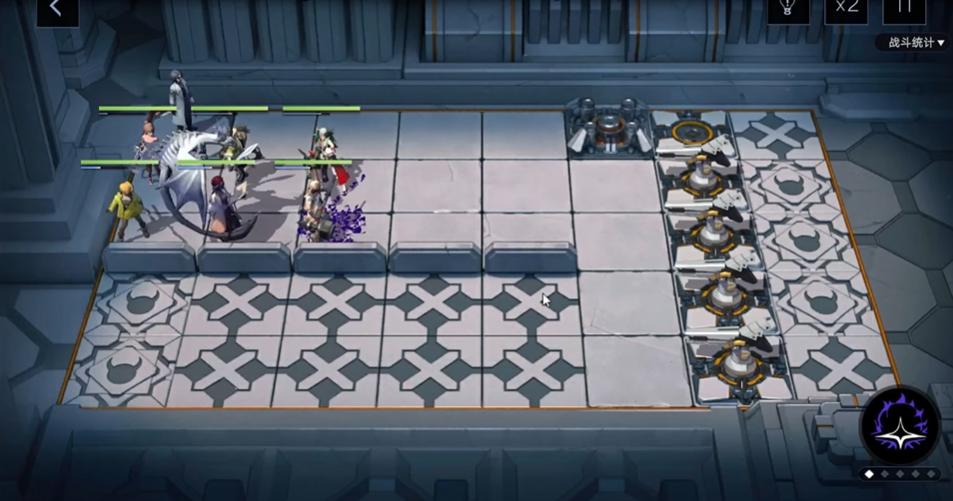Go back with the top-left arrow
Viewport: 953px width, 501px height.
pyautogui.click(x=56, y=9)
